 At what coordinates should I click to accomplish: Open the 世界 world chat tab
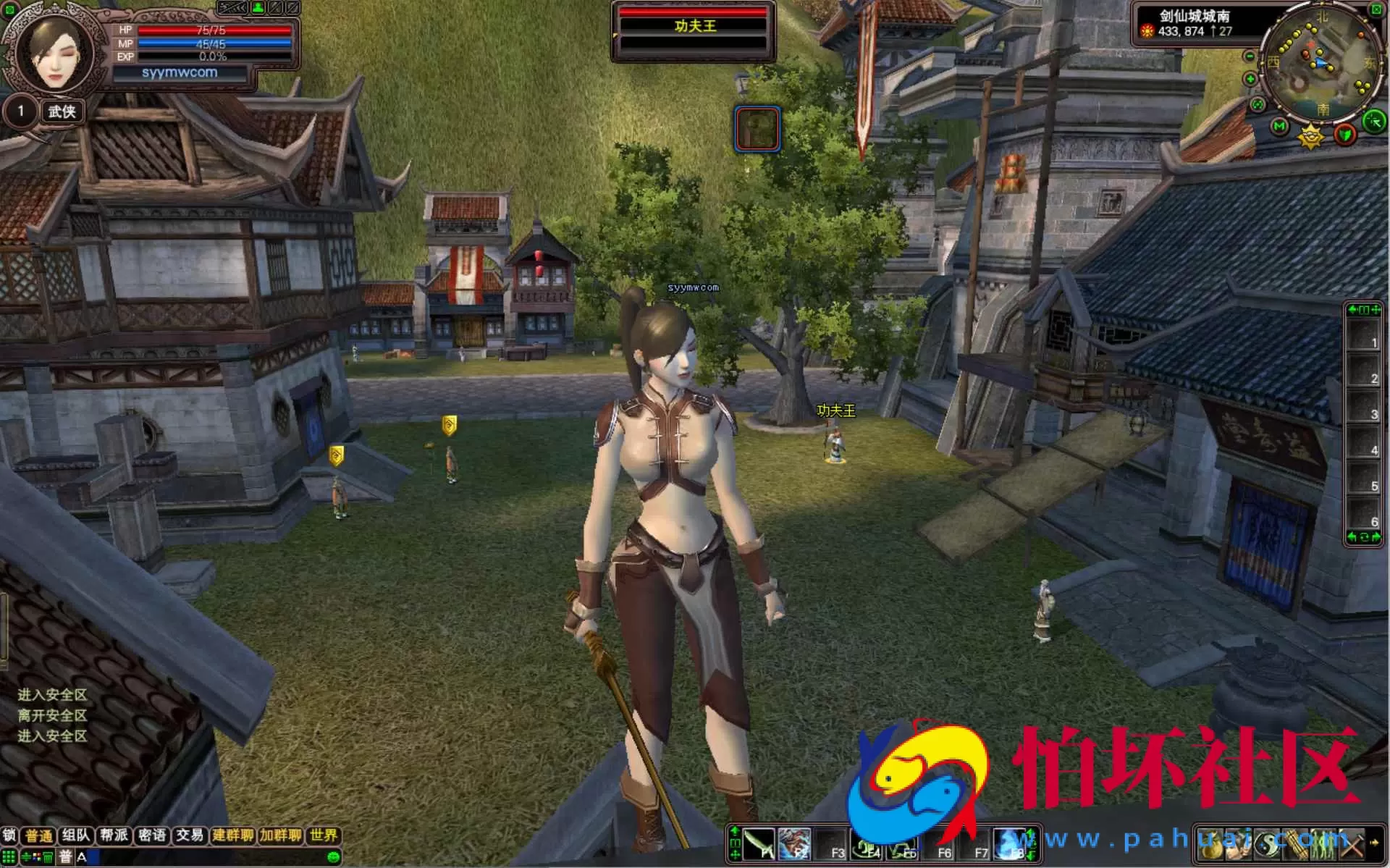coord(323,835)
